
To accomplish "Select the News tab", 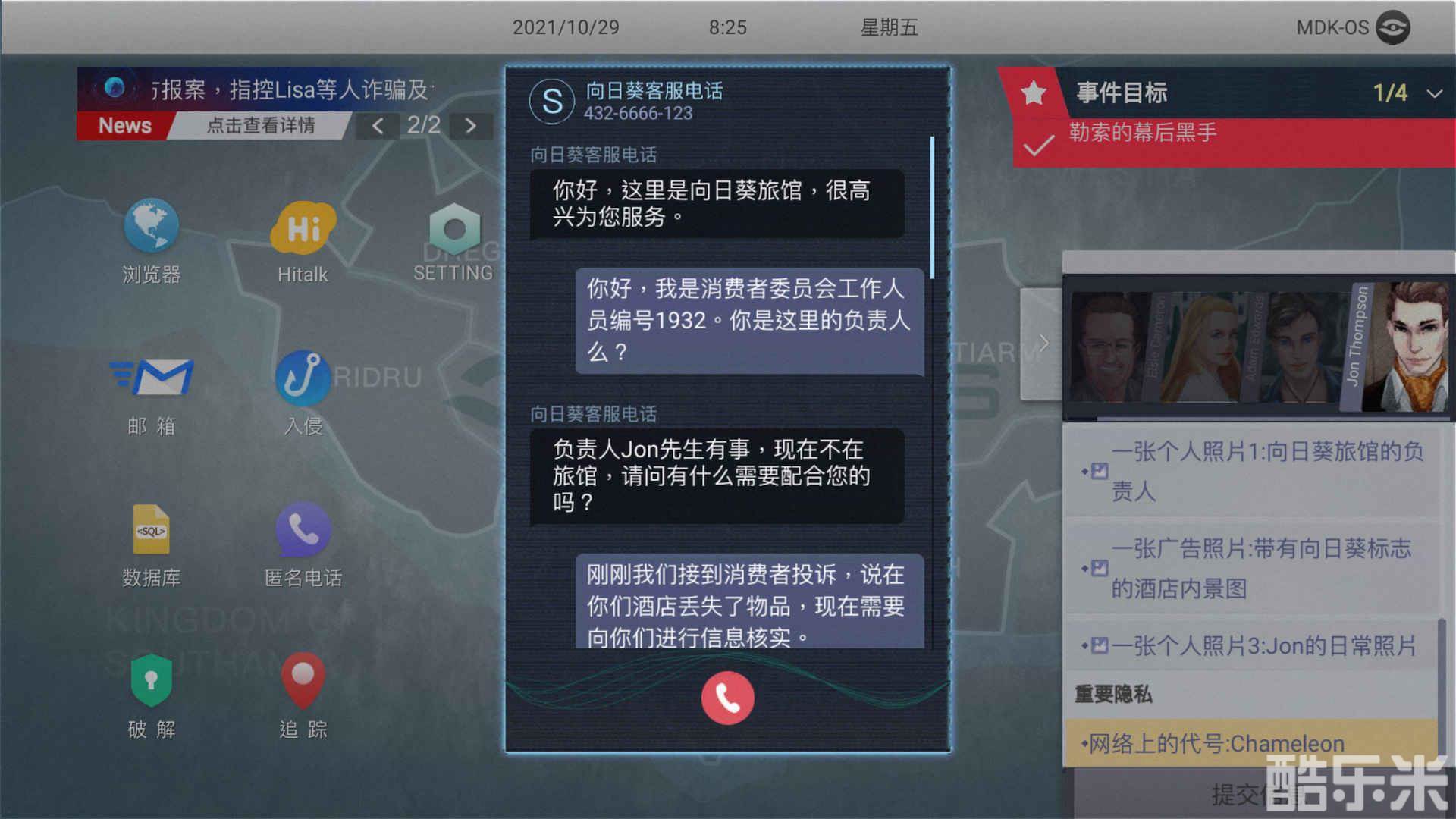I will (x=124, y=125).
